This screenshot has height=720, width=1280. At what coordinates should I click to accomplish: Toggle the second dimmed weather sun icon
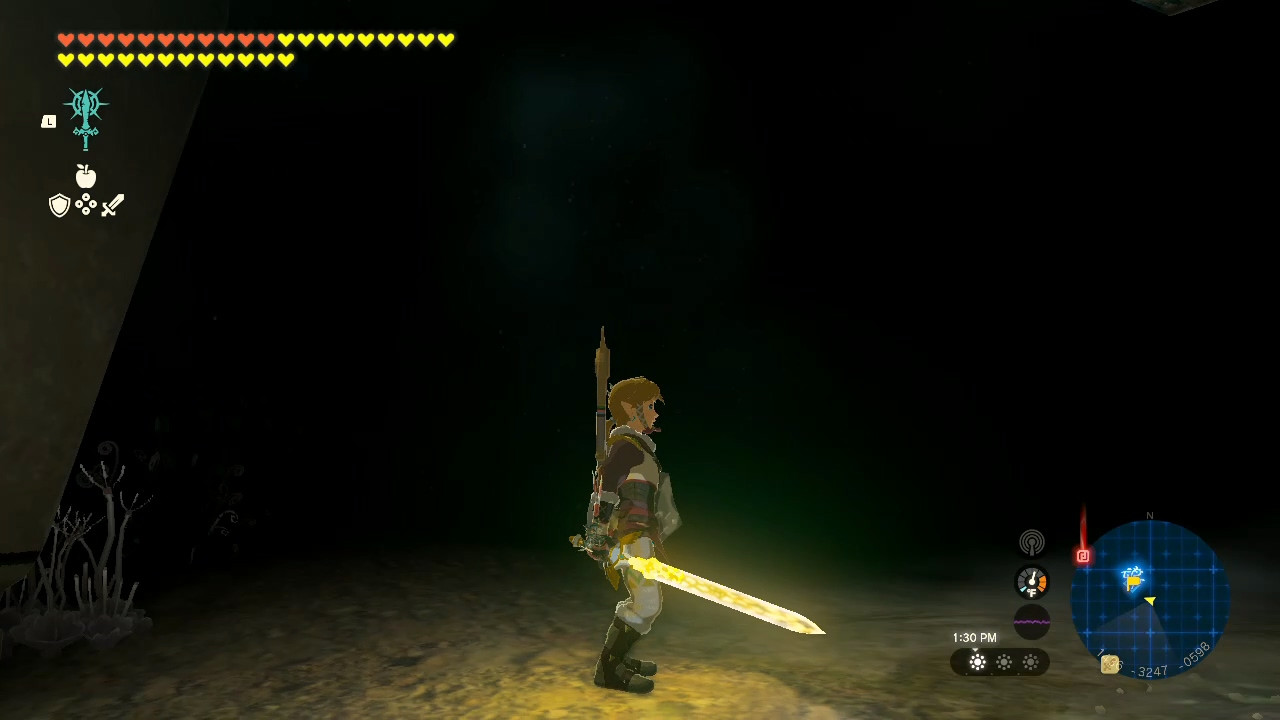click(1003, 662)
